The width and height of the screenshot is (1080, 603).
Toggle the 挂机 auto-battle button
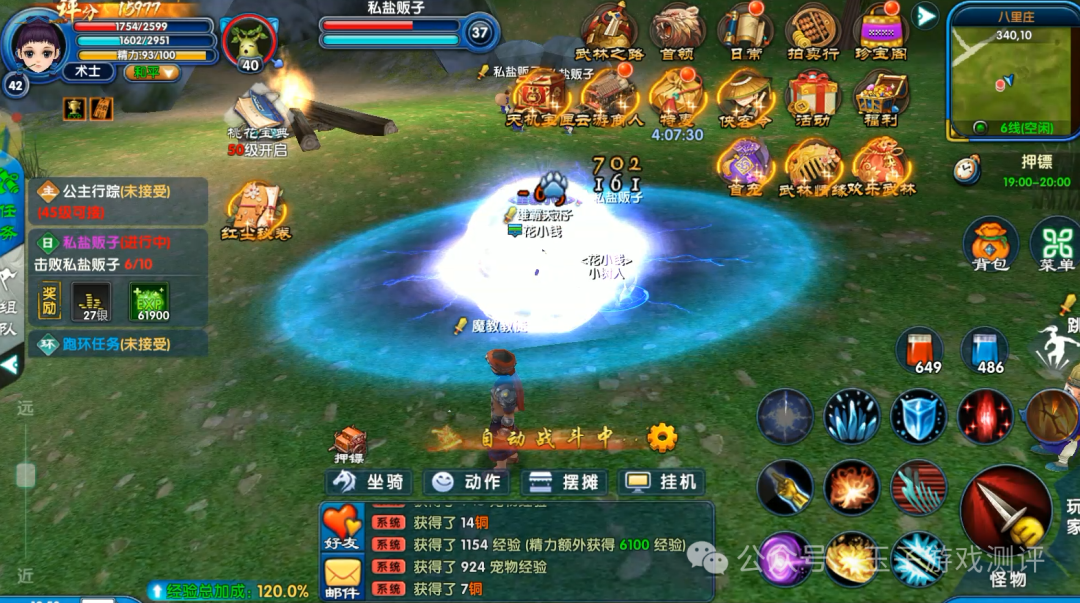[x=661, y=482]
